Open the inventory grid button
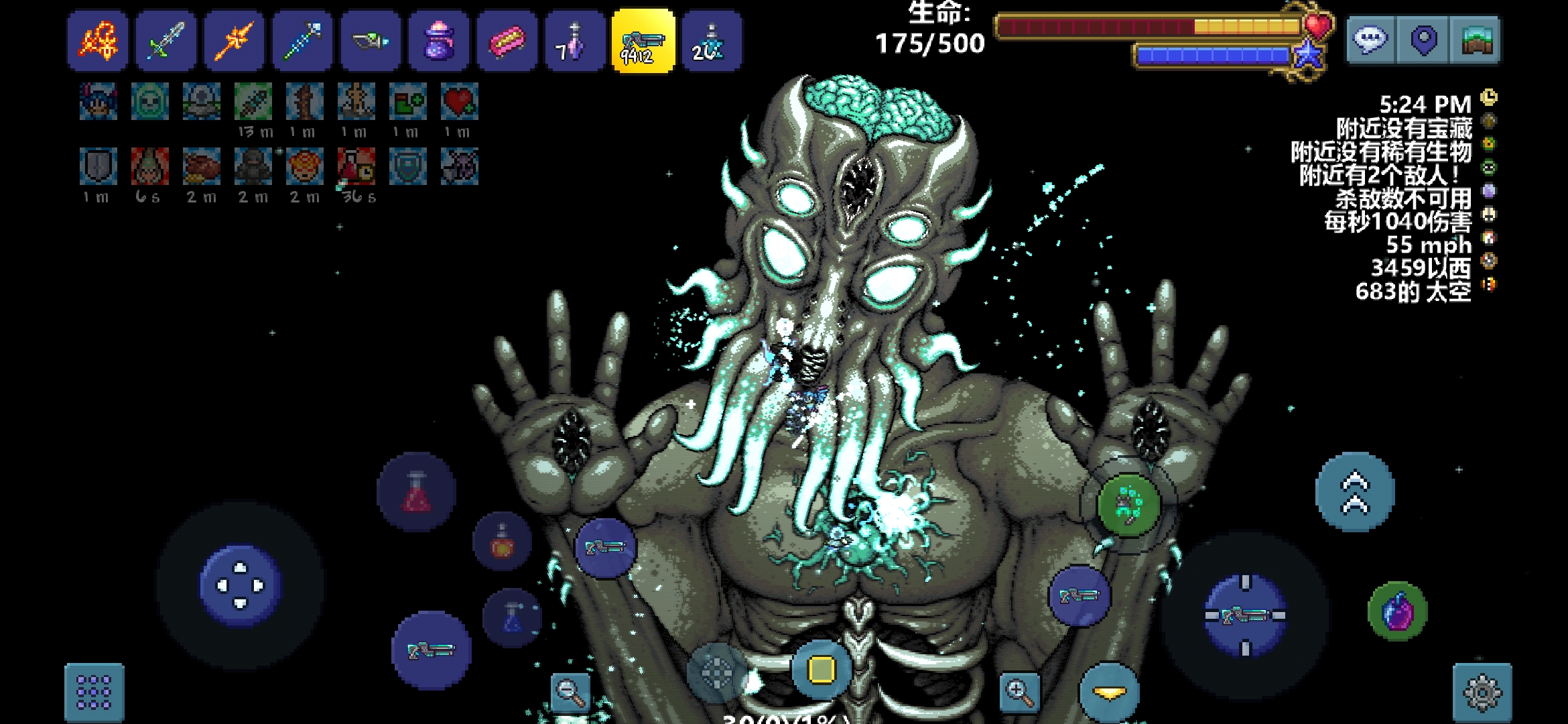 [x=94, y=692]
